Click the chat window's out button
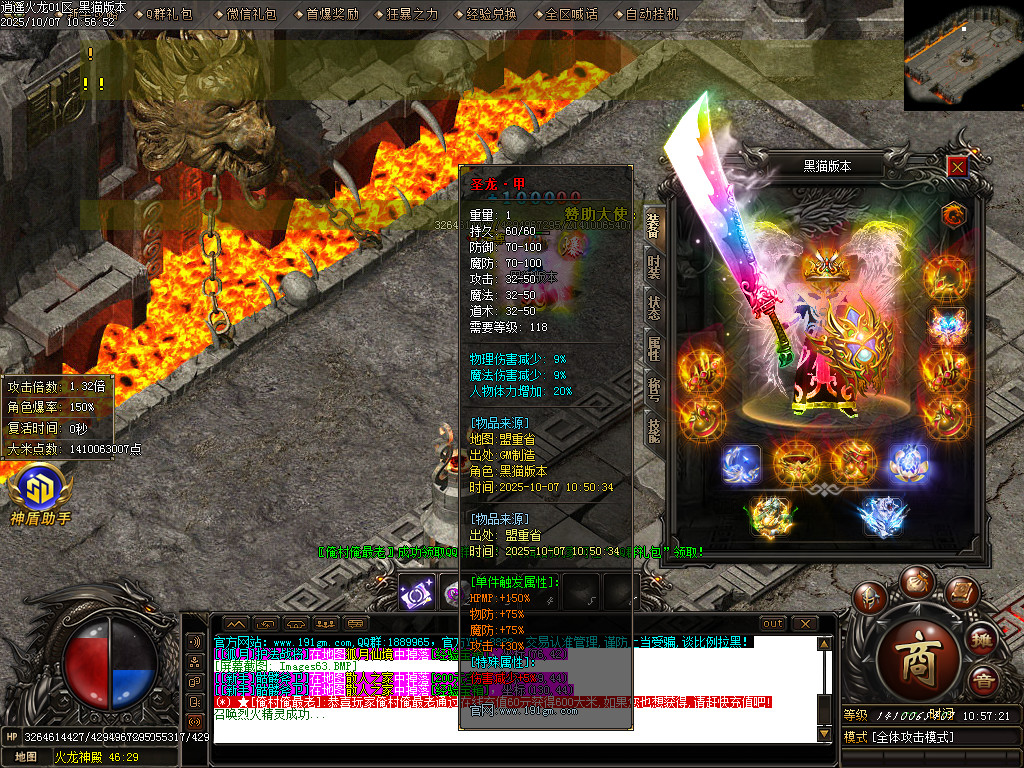 click(772, 624)
